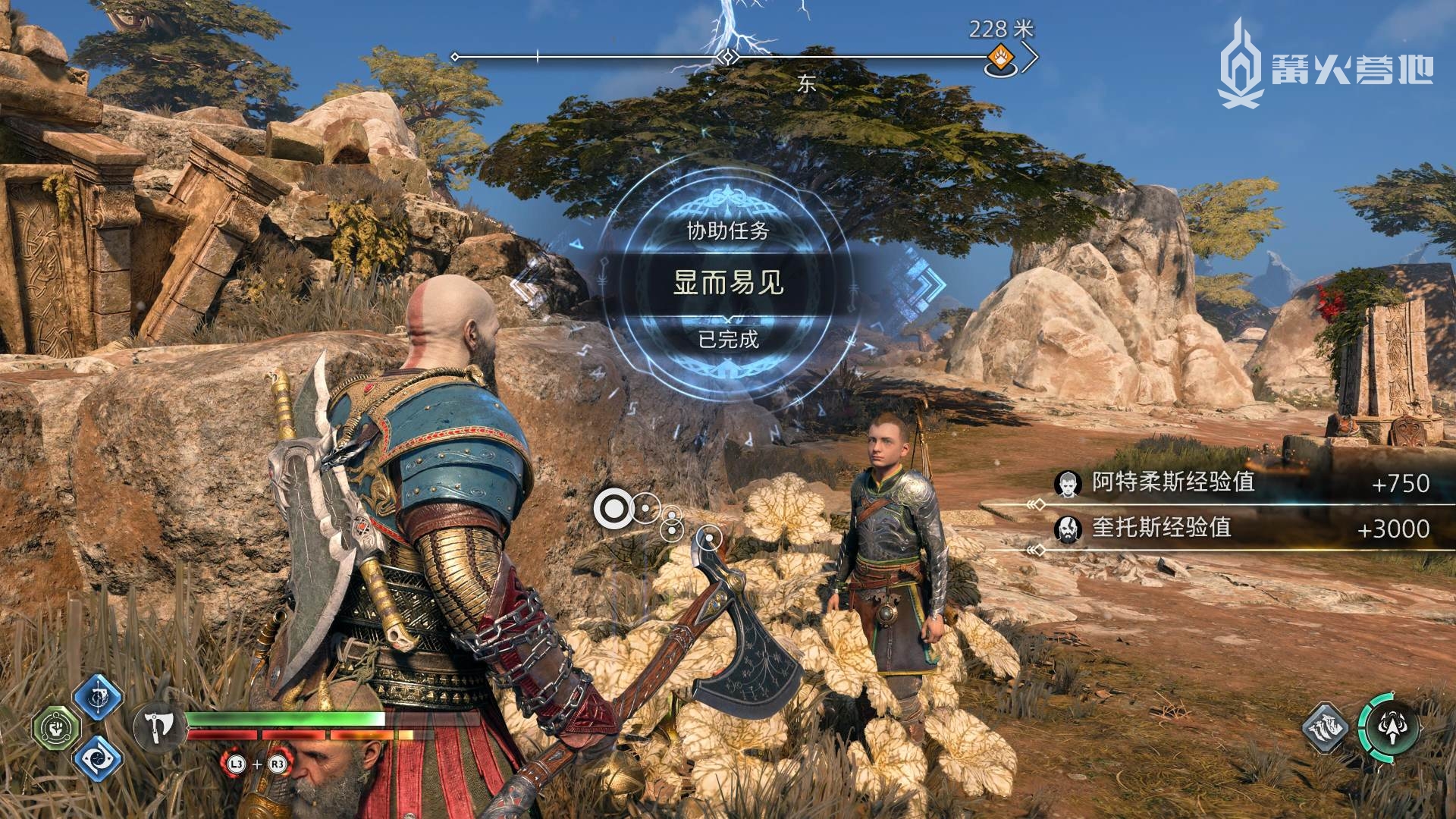The image size is (1456, 819).
Task: Select the Leviathan Axe weapon icon
Action: pyautogui.click(x=159, y=727)
